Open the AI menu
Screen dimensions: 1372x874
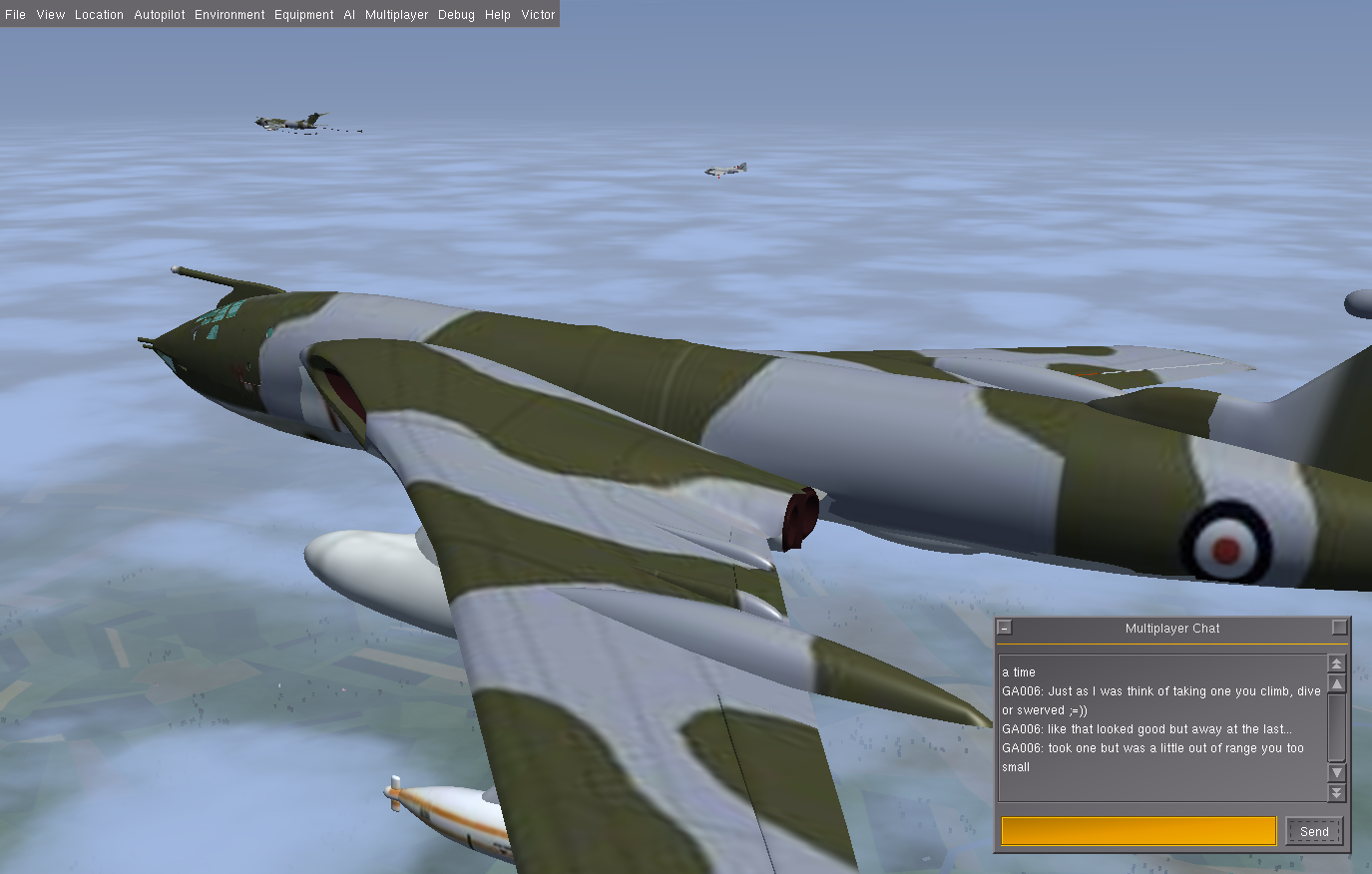349,14
